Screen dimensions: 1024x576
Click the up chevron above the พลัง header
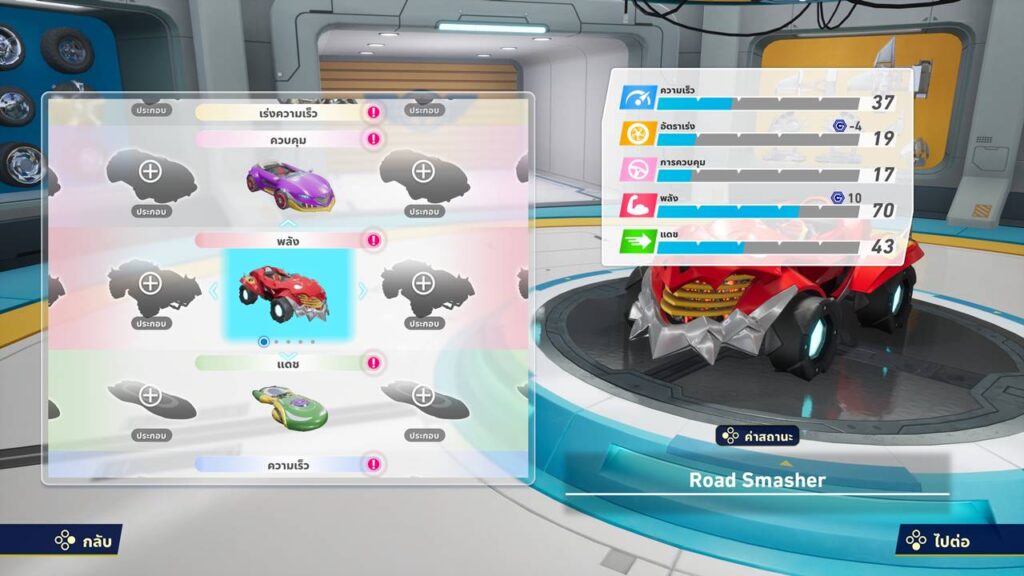click(x=288, y=223)
